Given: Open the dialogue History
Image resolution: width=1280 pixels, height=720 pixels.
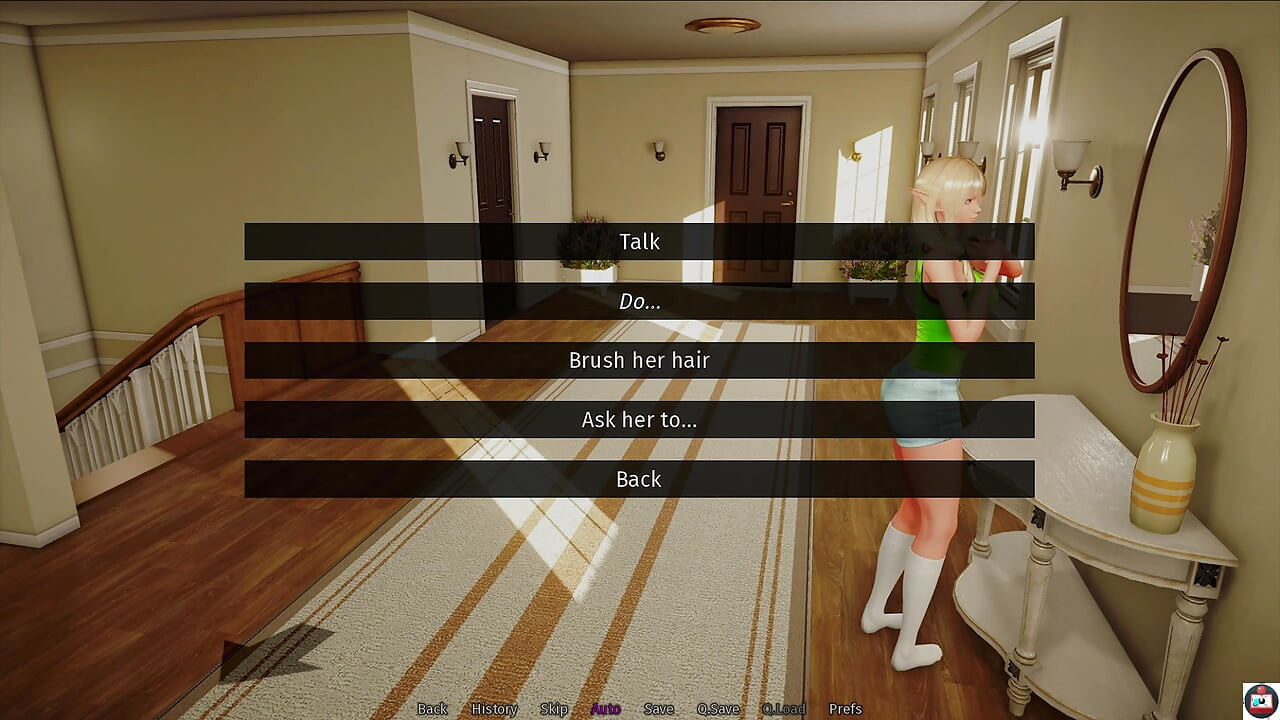Looking at the screenshot, I should coord(492,708).
